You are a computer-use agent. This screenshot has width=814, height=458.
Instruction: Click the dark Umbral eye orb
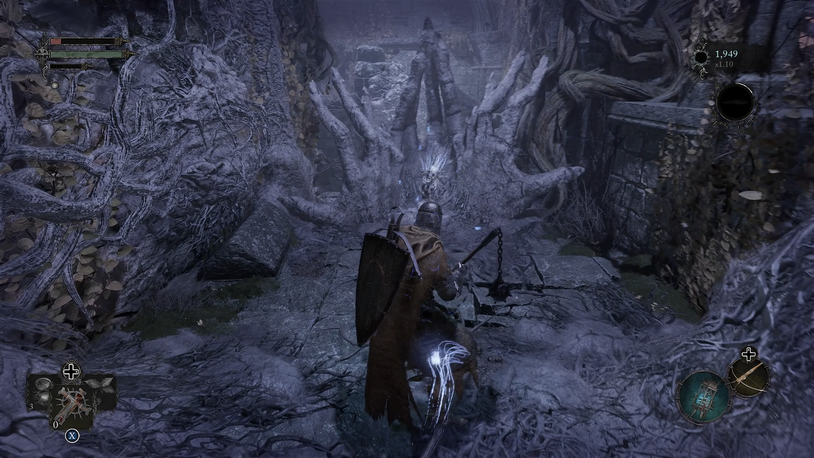click(x=736, y=100)
